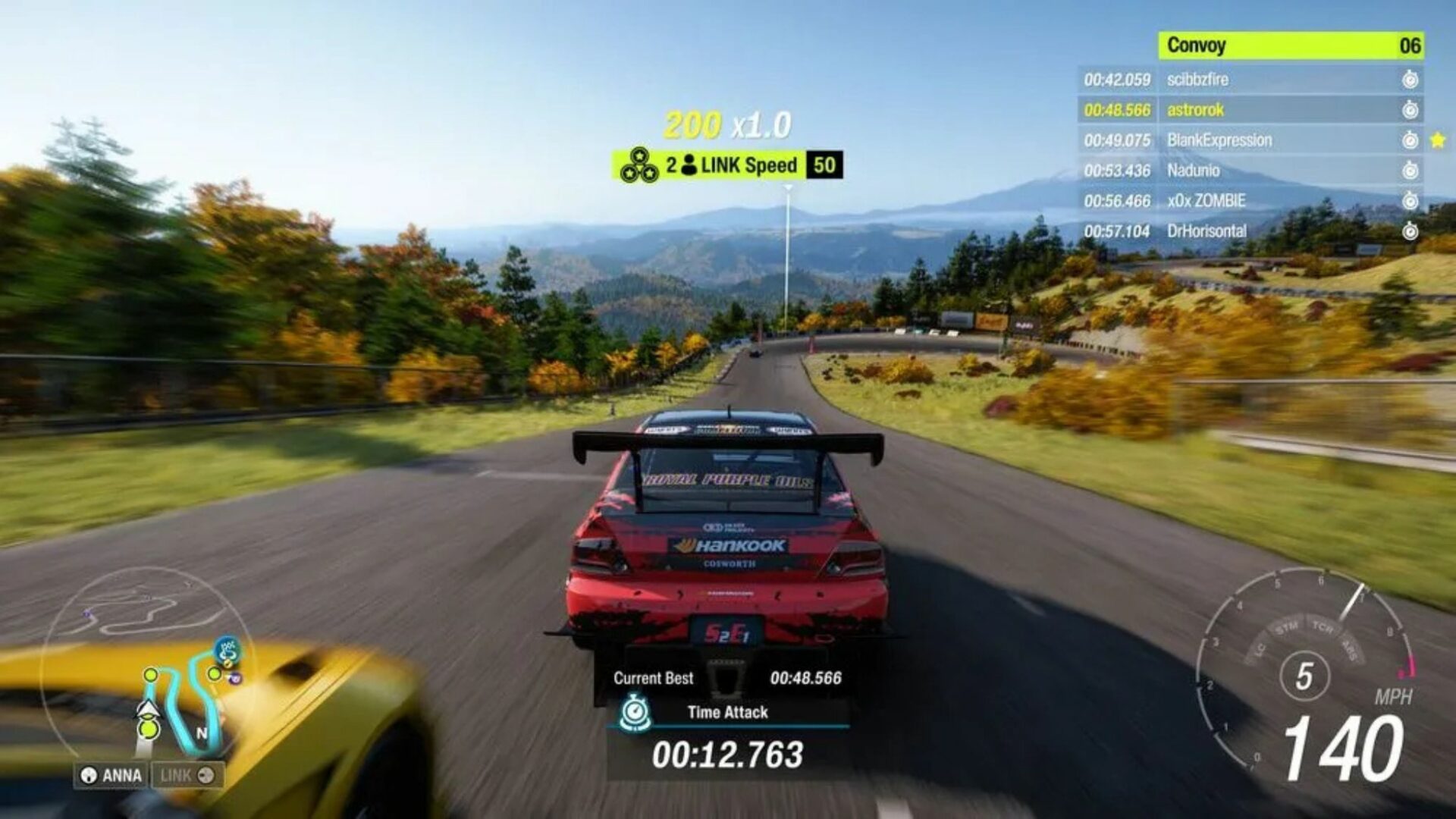This screenshot has width=1456, height=819.
Task: Select the TCR indicator on the tachometer
Action: click(x=1323, y=626)
